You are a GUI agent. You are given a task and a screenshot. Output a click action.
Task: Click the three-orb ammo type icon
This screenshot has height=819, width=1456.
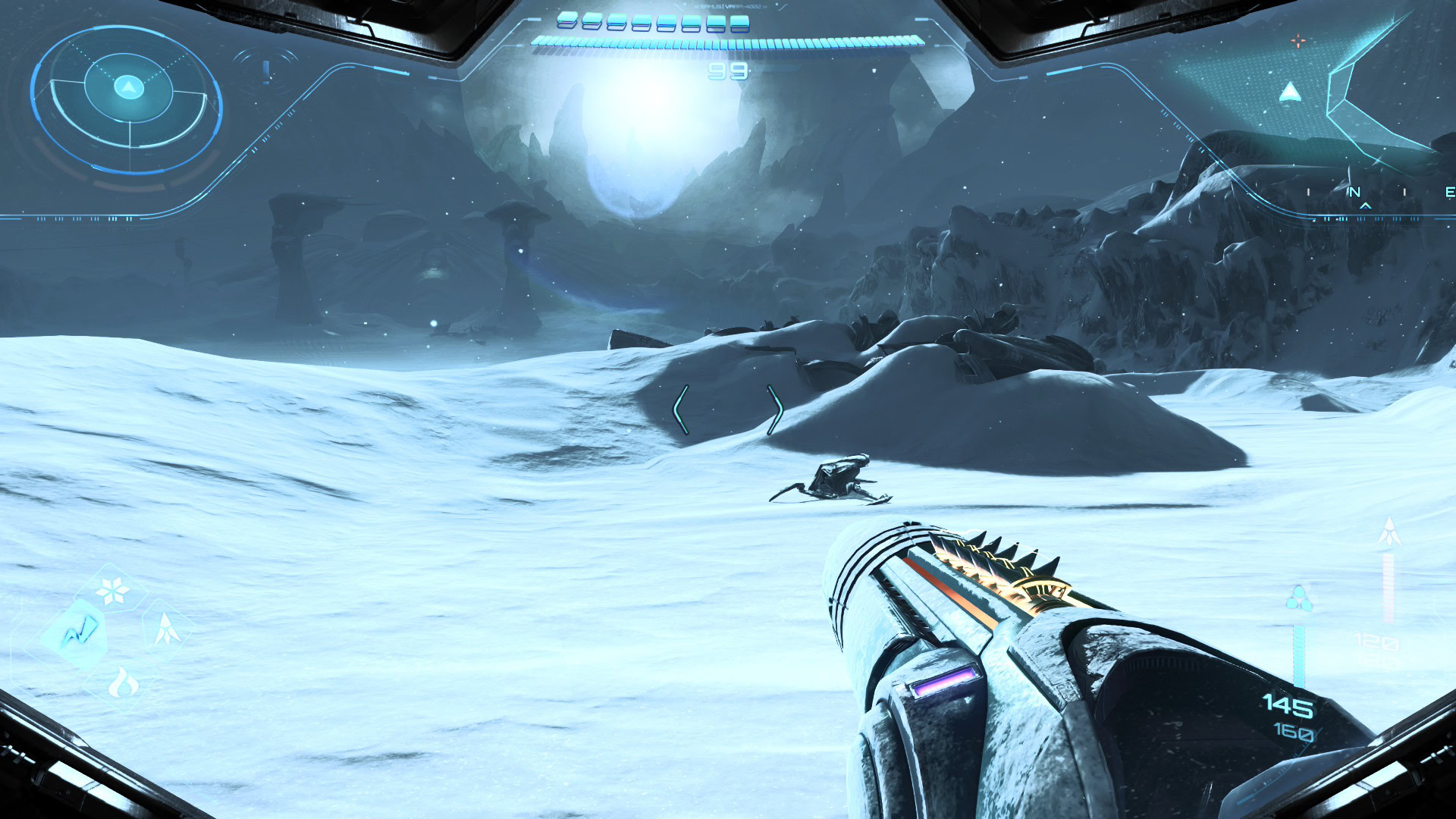coord(1298,599)
